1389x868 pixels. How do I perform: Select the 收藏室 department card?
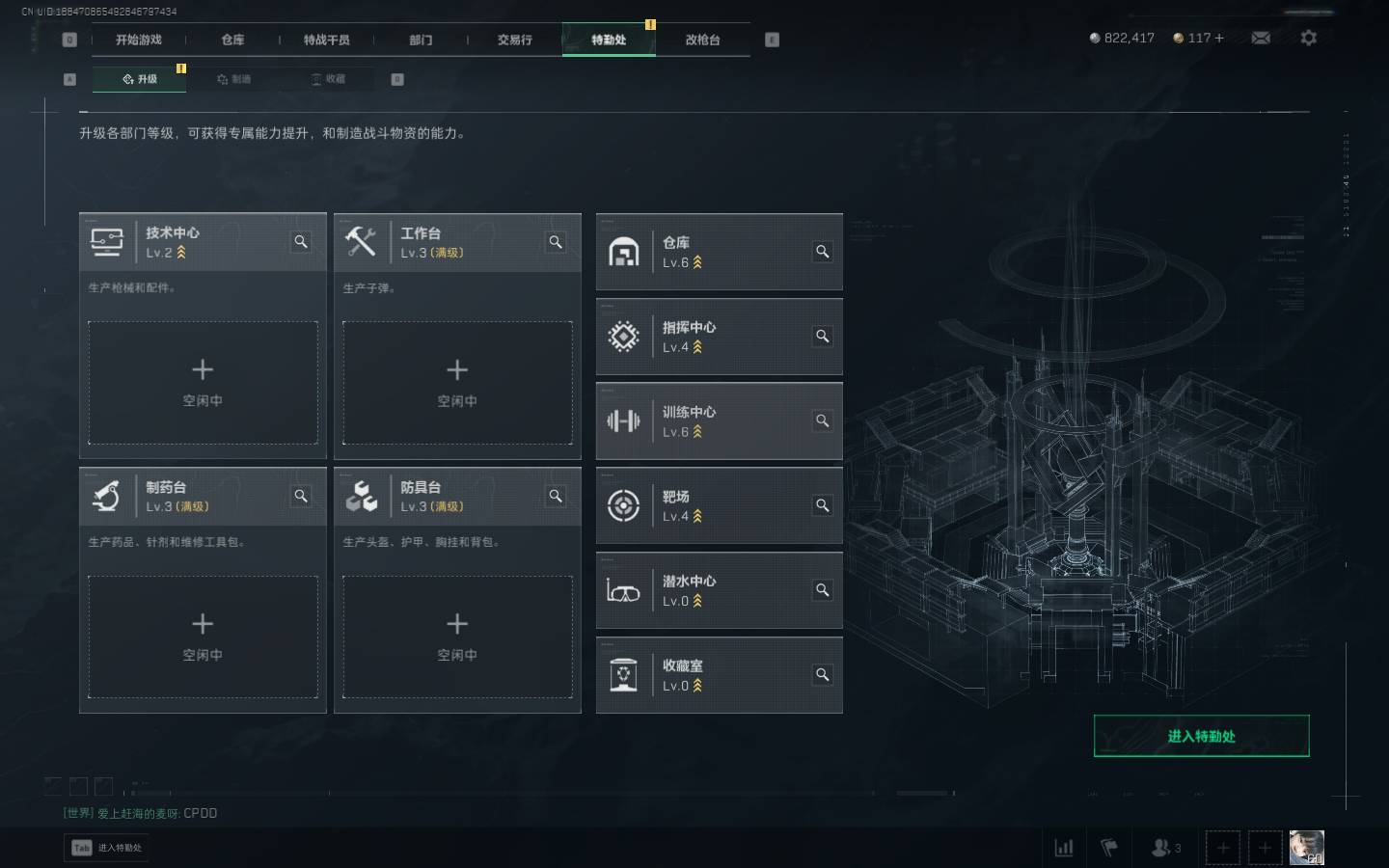coord(719,675)
